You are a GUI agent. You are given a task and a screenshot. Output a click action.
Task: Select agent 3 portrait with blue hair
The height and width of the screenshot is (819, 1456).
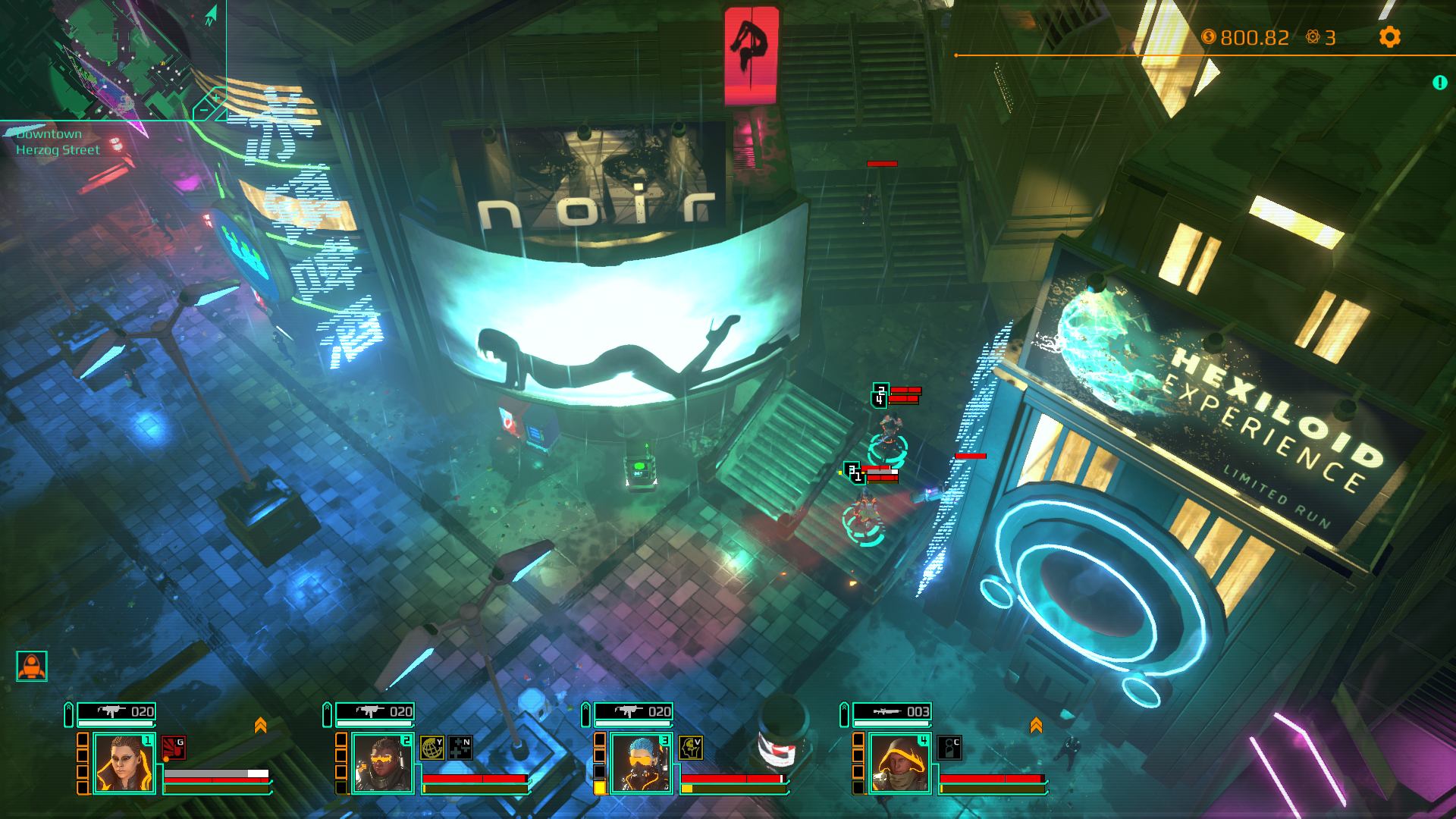(x=642, y=763)
